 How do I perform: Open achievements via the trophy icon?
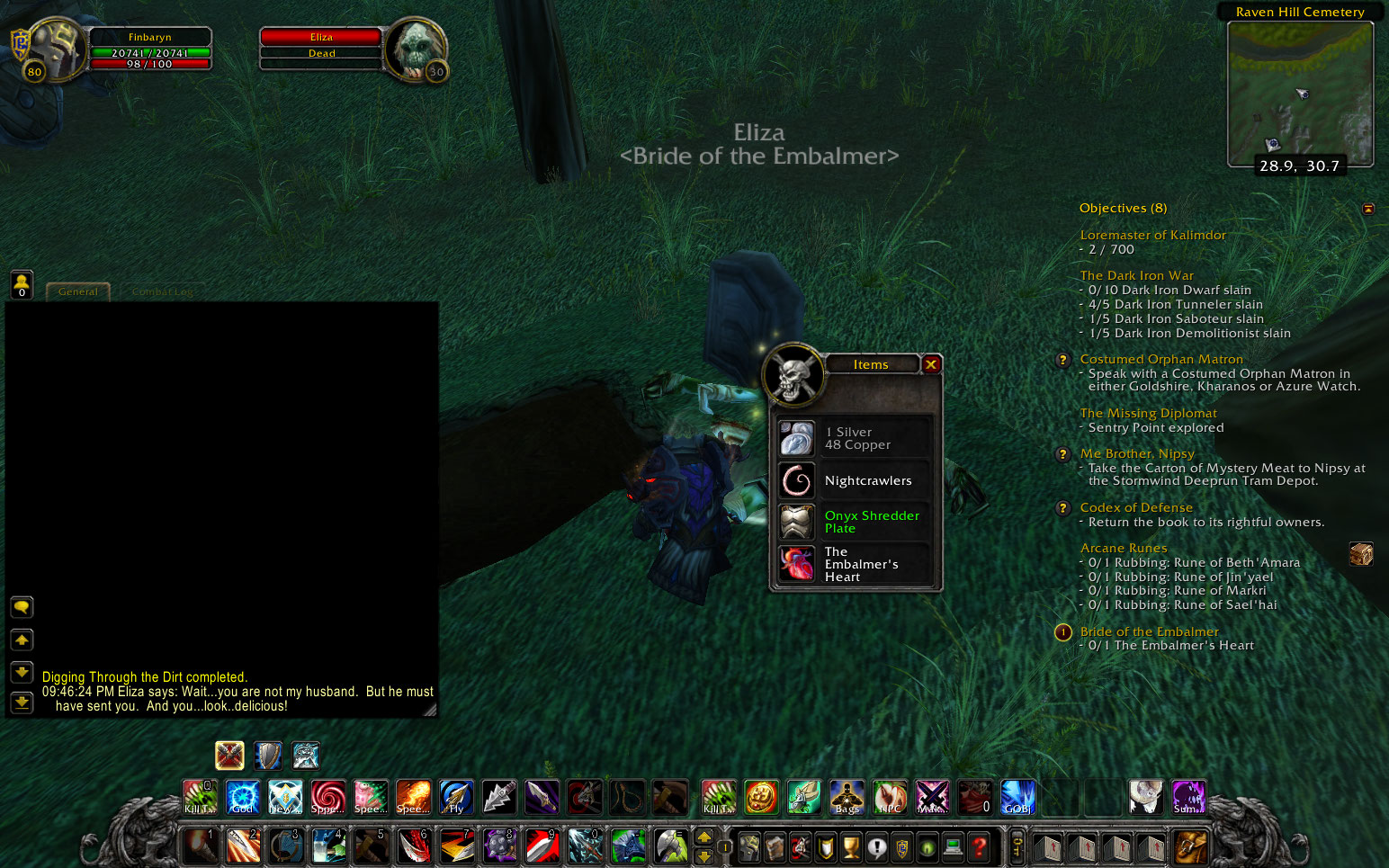pyautogui.click(x=851, y=846)
